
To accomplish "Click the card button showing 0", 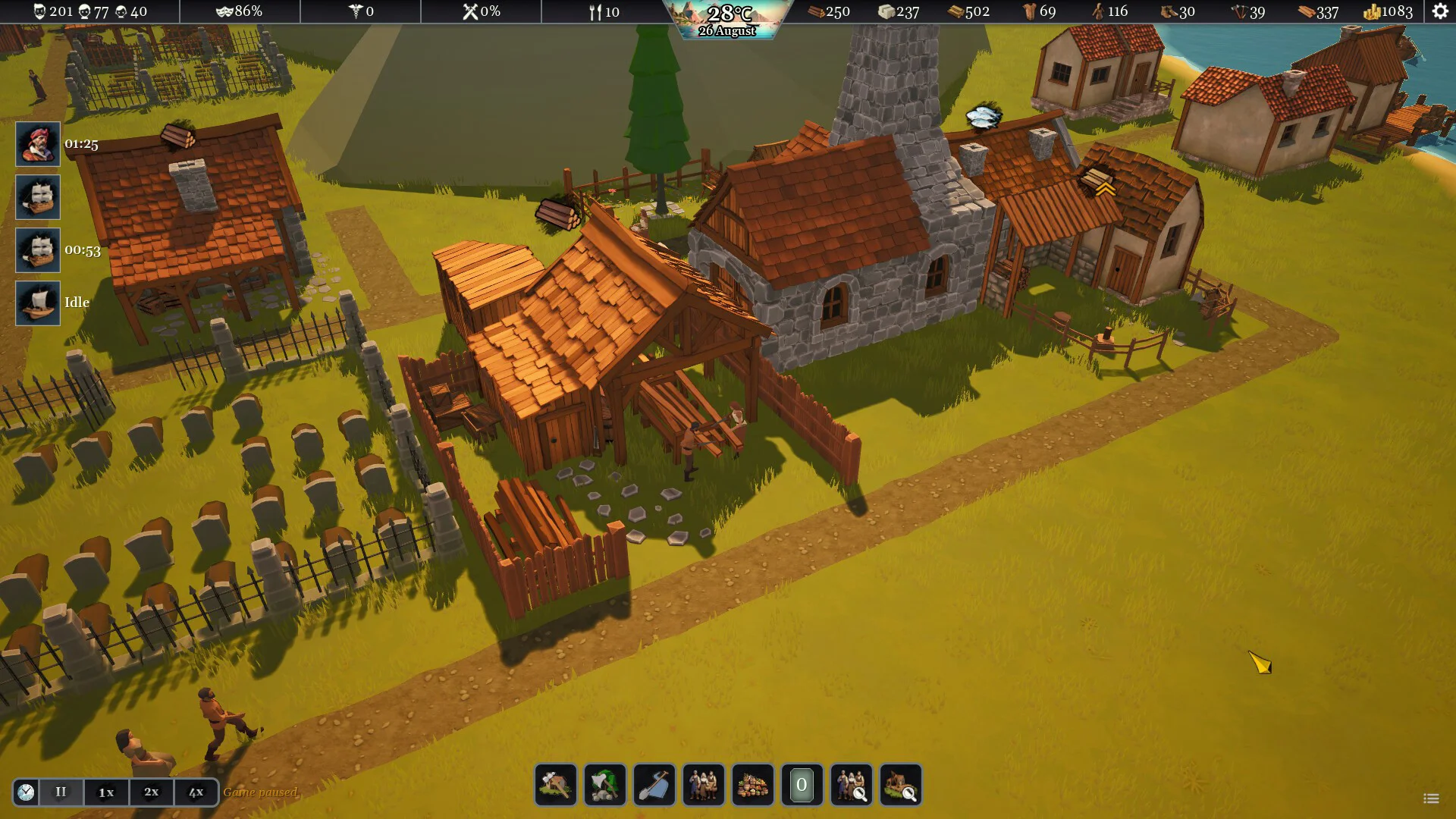I will click(802, 785).
